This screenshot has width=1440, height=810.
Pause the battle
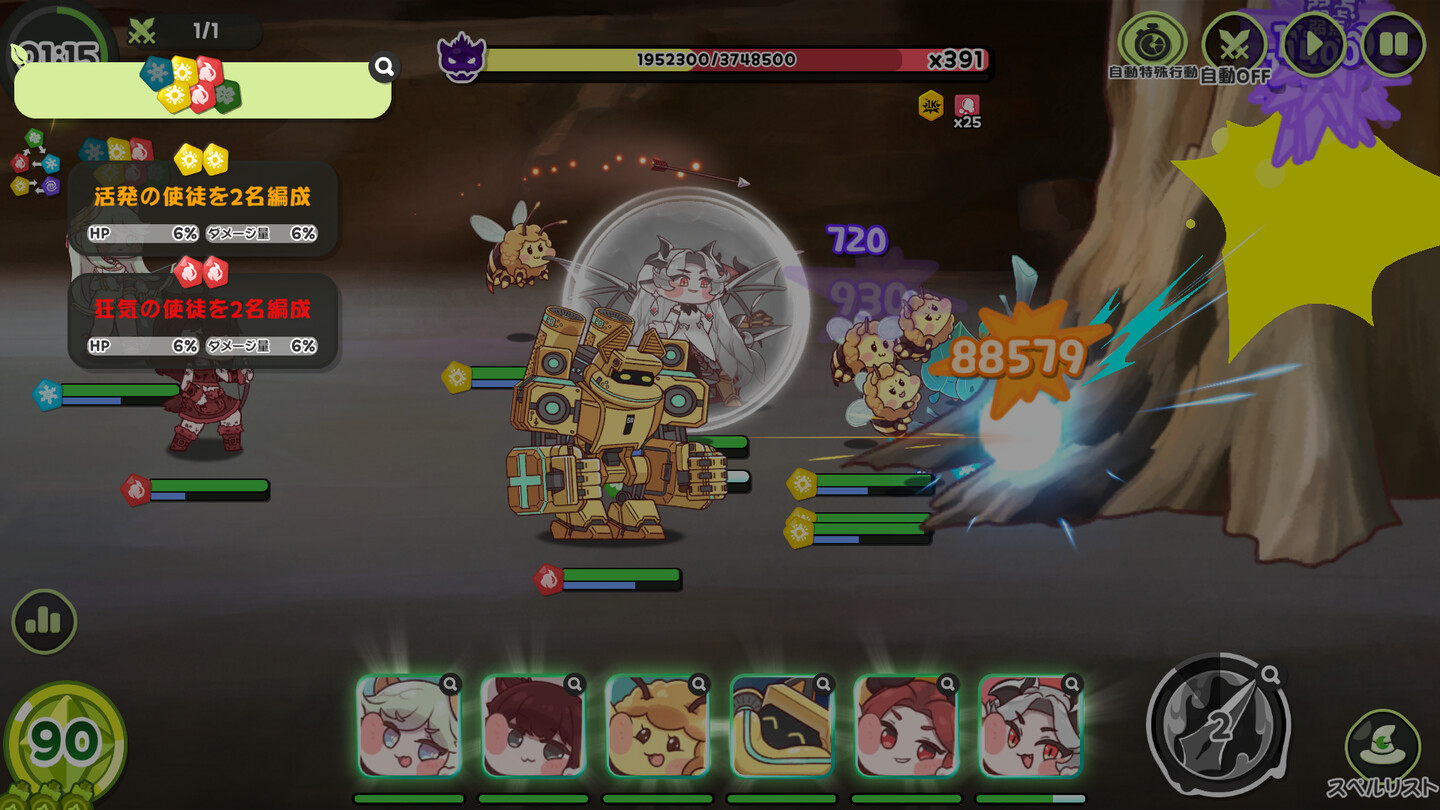click(1394, 44)
